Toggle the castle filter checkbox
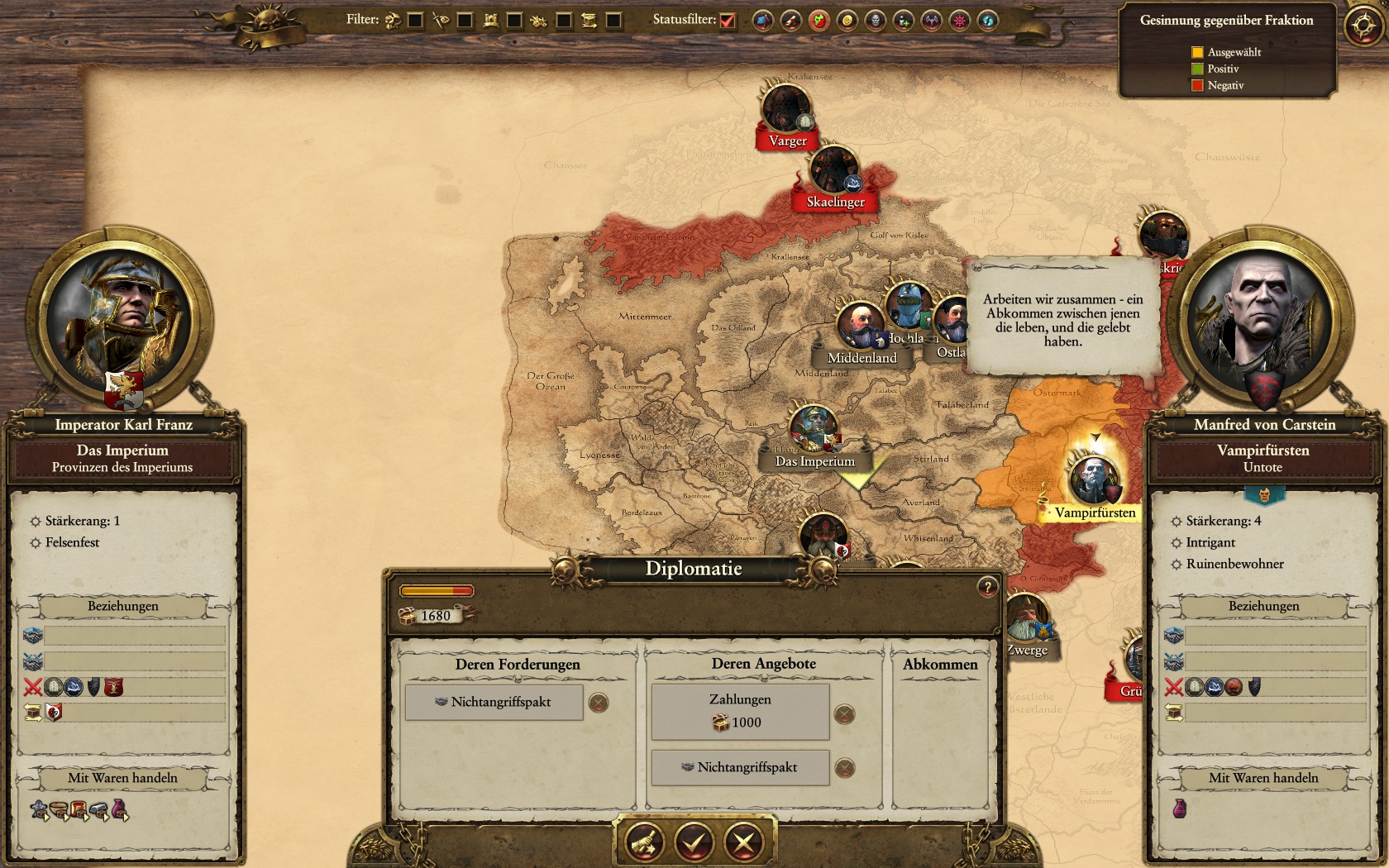Screen dimensions: 1389x868 click(x=514, y=21)
